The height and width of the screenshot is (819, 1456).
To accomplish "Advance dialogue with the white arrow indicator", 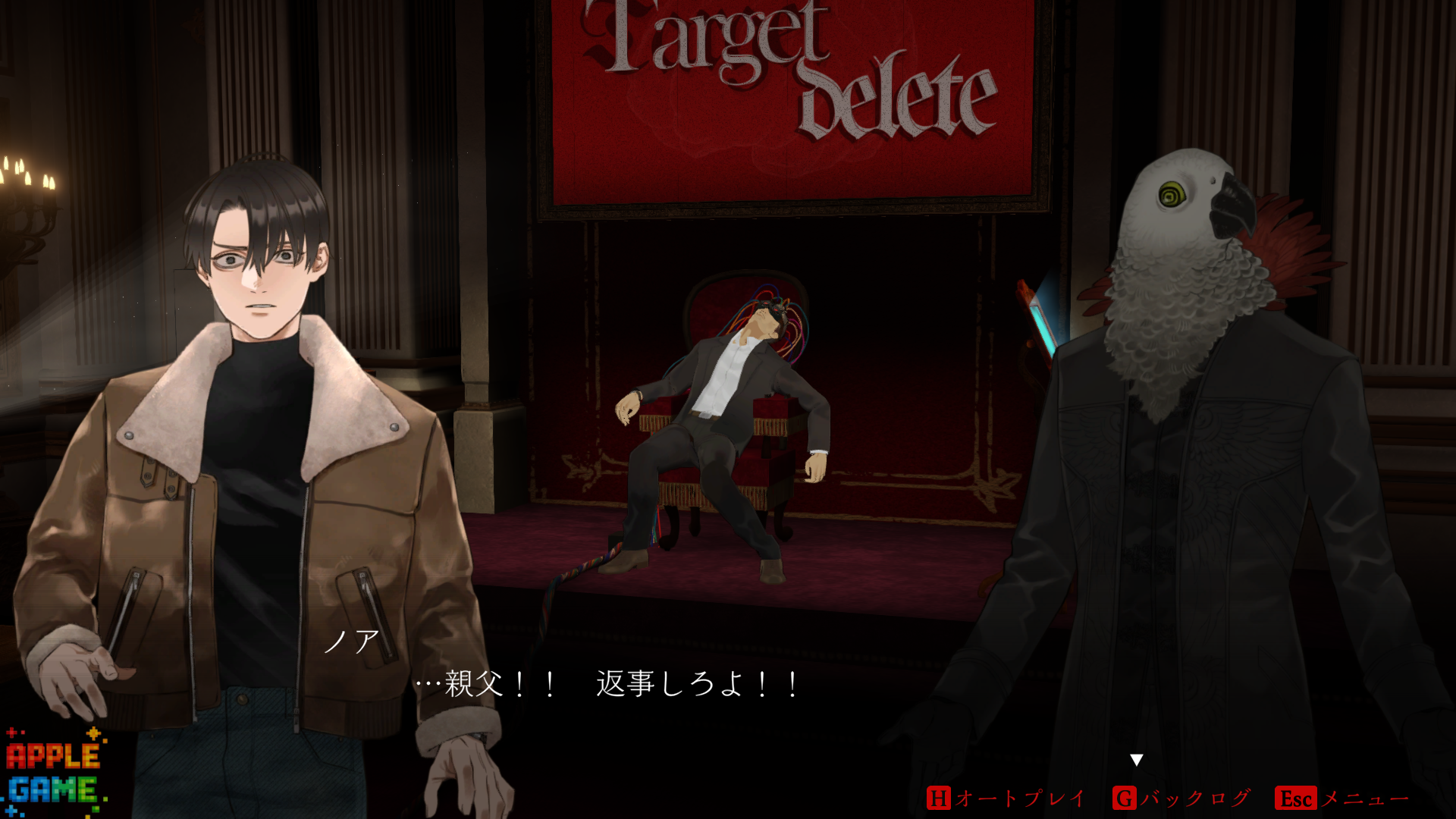I will click(1136, 760).
